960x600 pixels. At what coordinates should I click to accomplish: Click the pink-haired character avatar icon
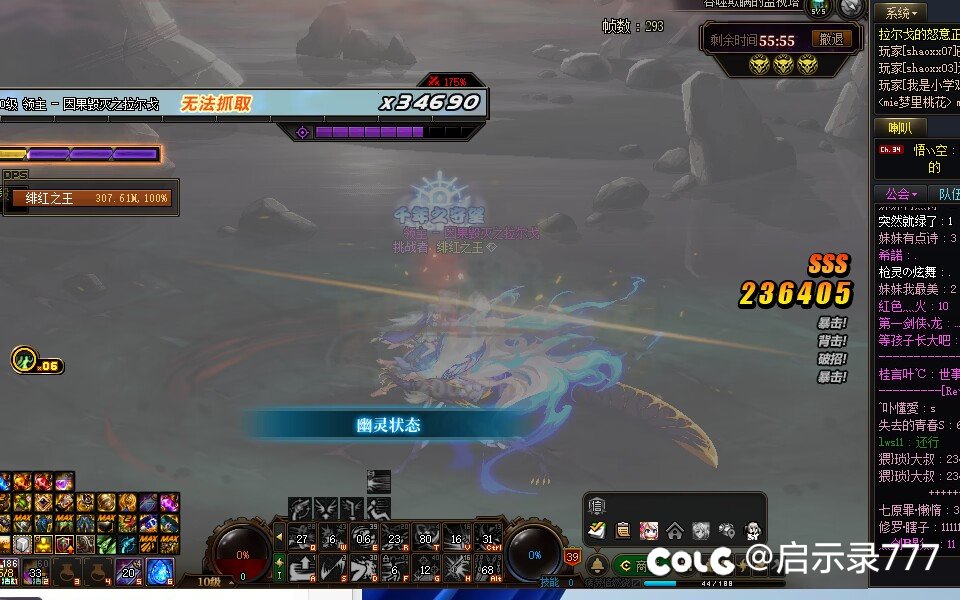click(x=649, y=531)
